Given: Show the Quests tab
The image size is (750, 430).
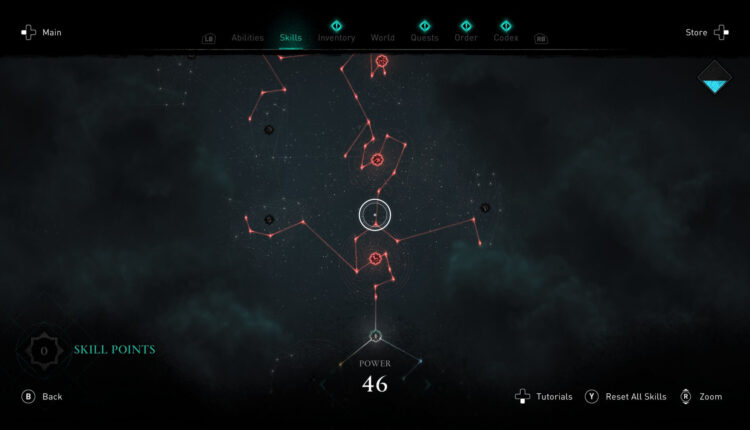Looking at the screenshot, I should point(424,38).
